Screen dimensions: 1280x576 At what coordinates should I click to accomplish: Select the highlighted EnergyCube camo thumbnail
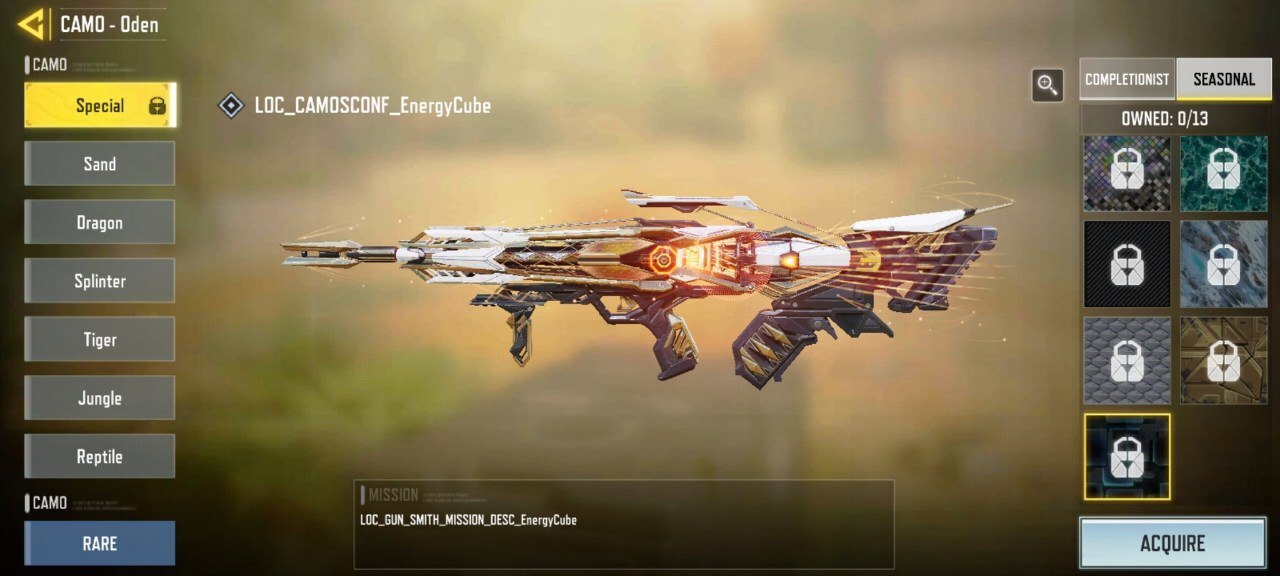click(x=1127, y=456)
